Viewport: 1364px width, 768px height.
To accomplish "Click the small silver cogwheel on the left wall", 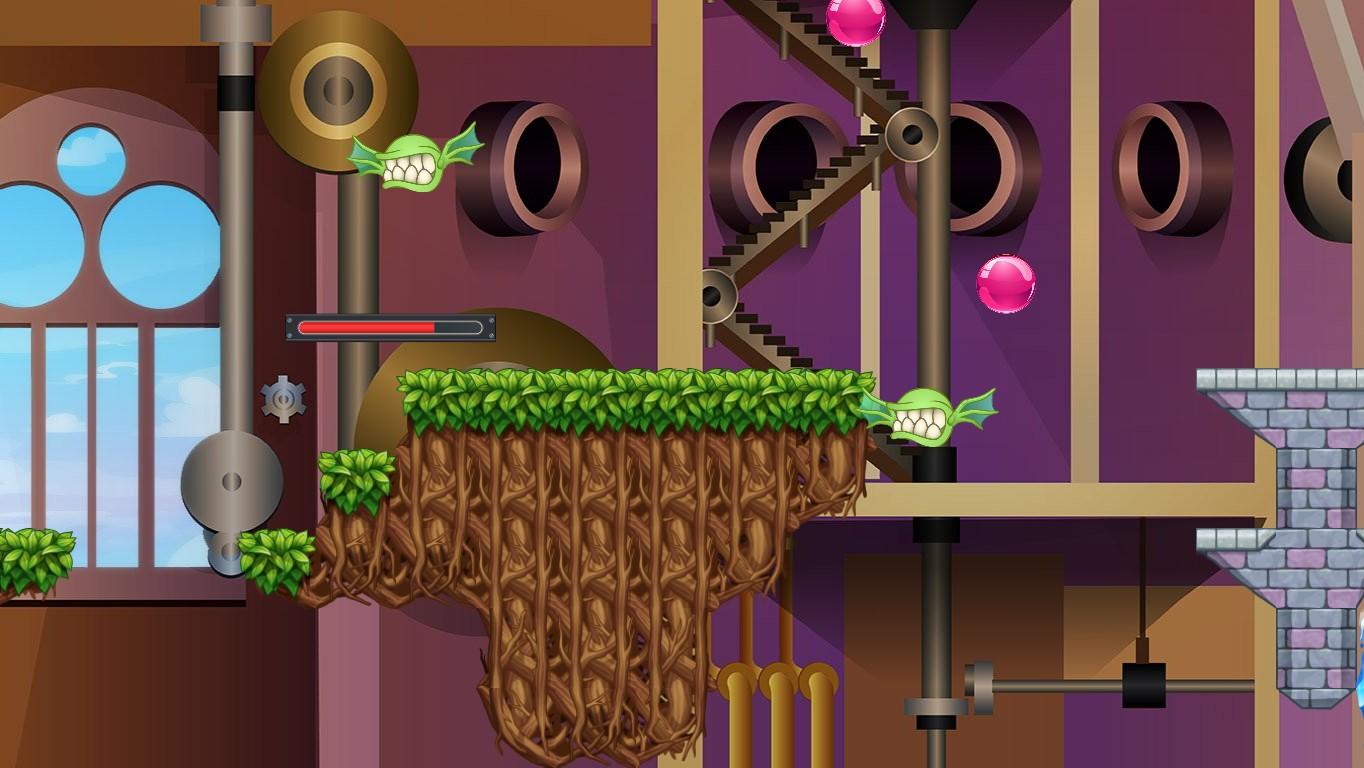I will tap(283, 395).
